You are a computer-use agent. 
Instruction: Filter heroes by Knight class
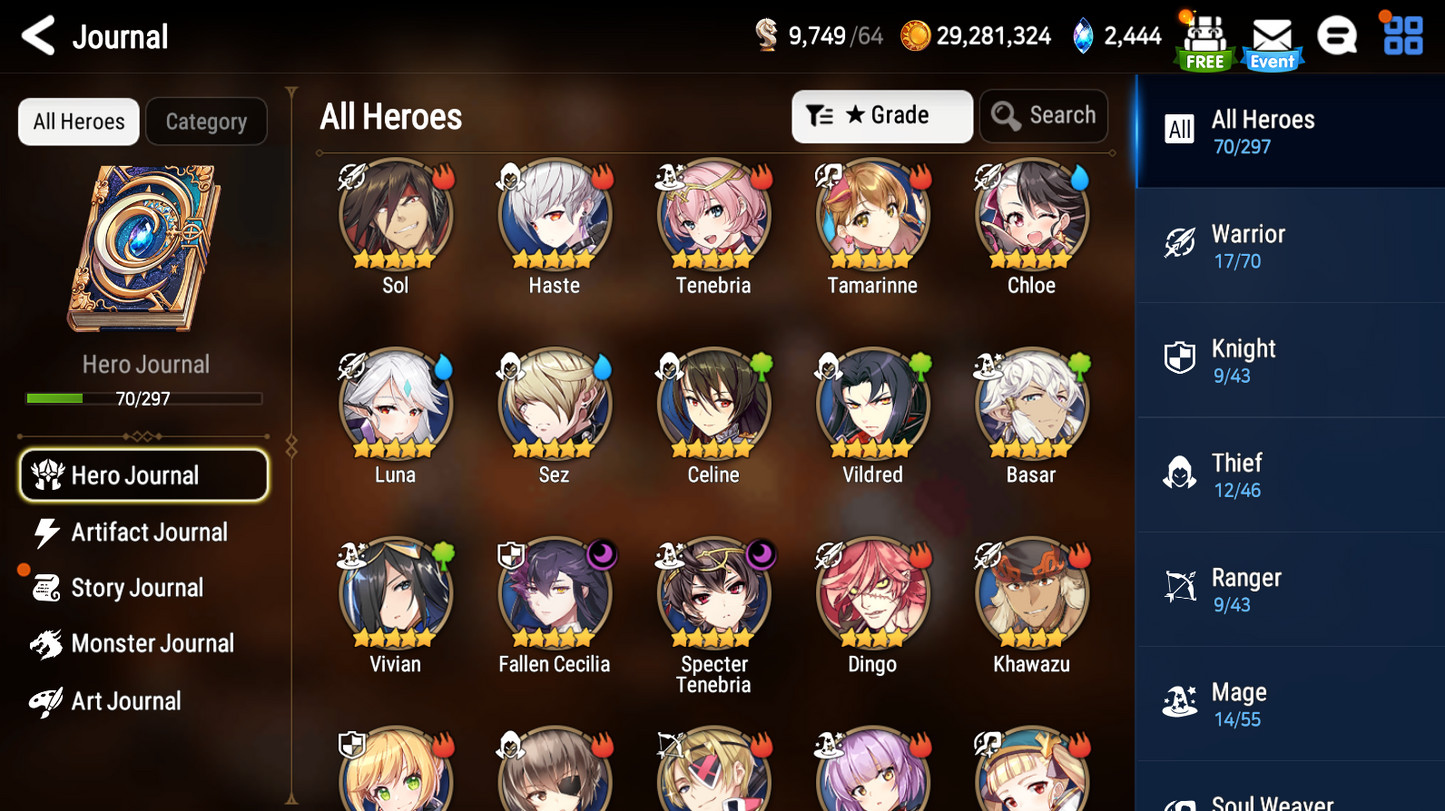pos(1289,361)
